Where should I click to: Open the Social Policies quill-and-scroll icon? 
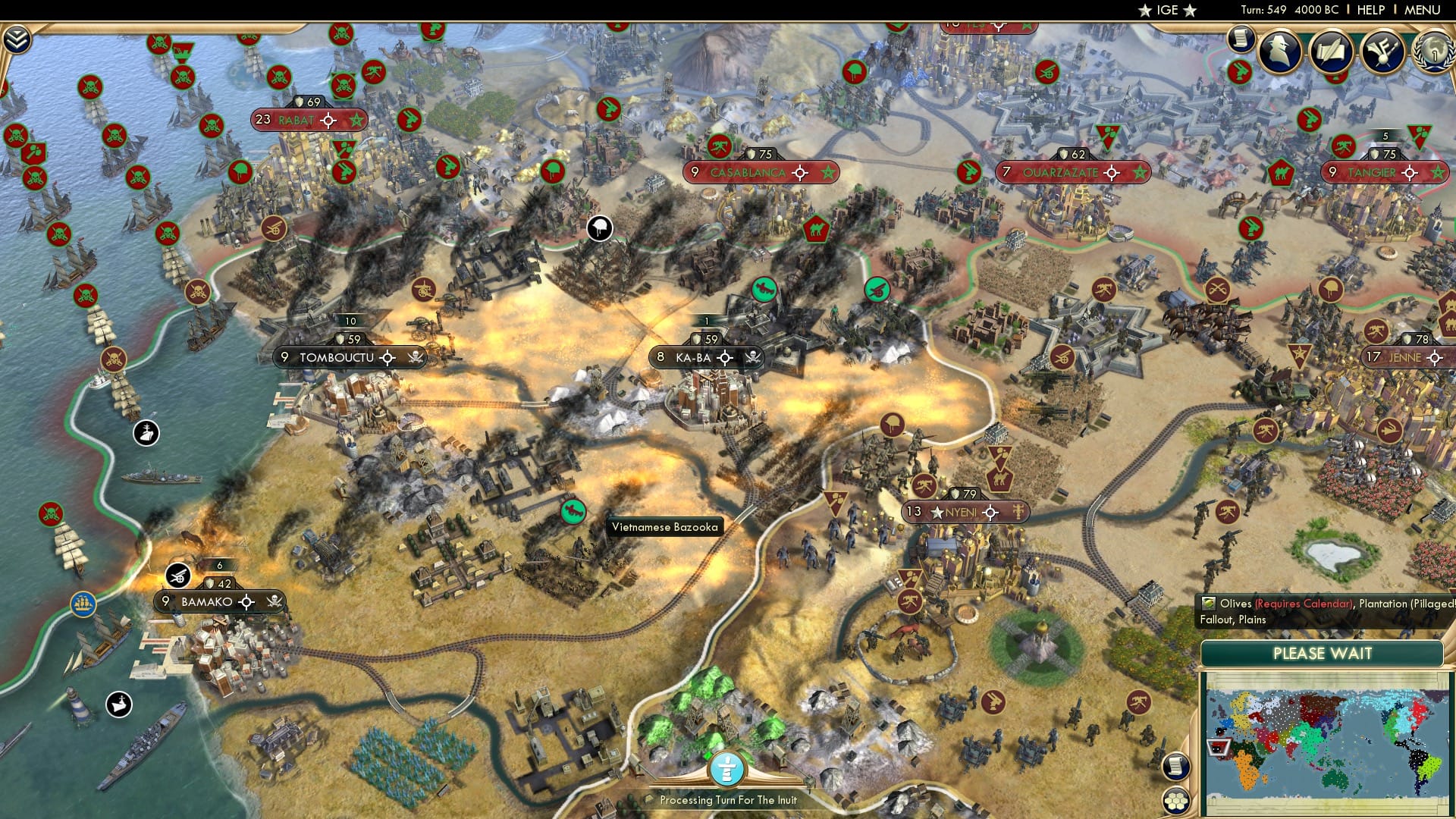tap(1332, 50)
